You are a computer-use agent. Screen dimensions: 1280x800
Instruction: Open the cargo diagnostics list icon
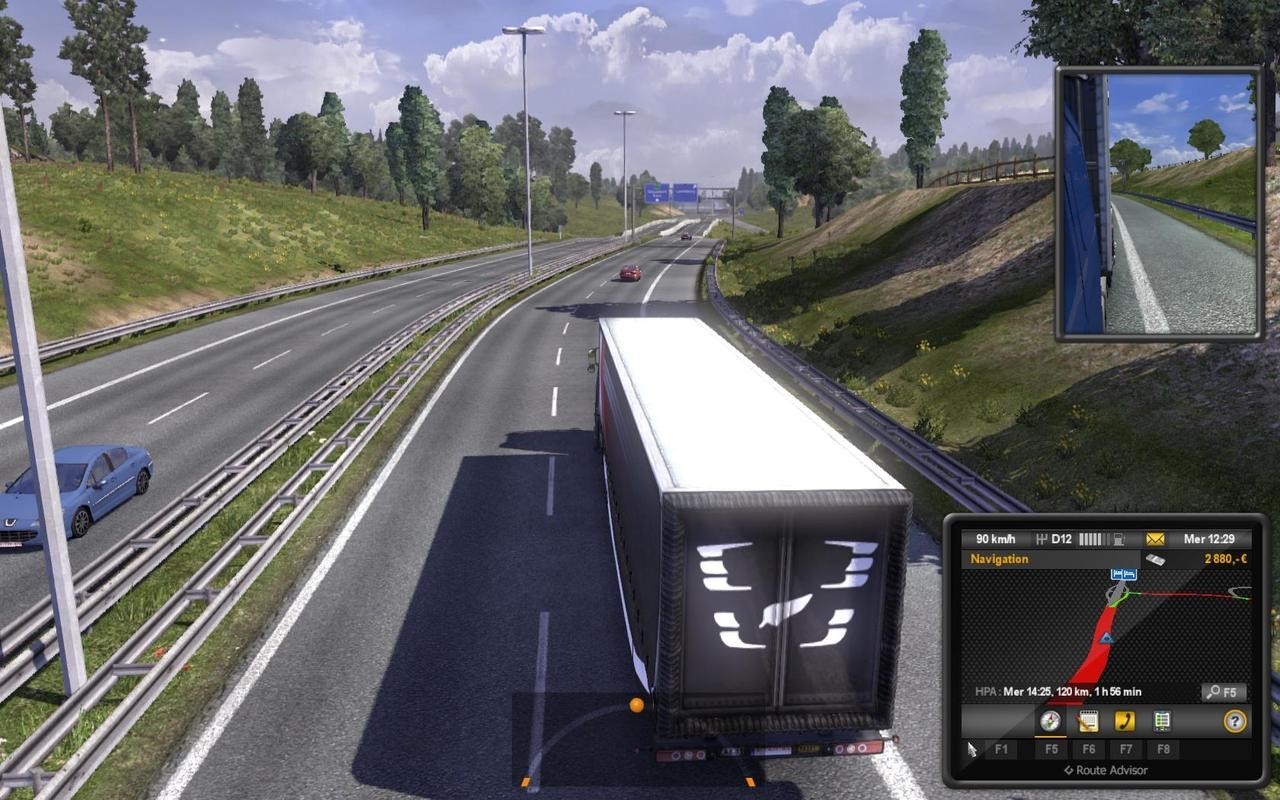[1162, 720]
